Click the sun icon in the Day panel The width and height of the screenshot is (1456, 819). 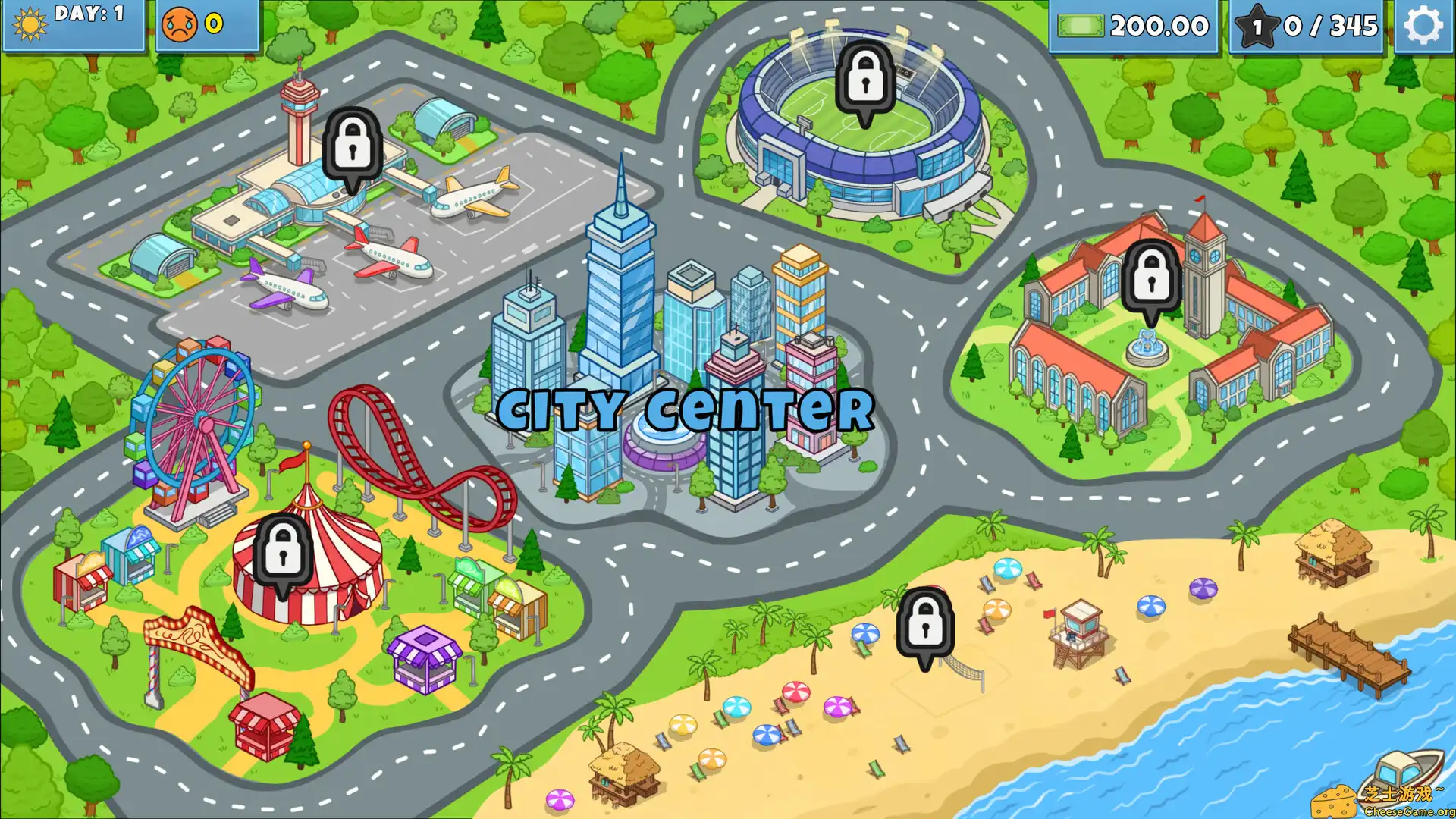point(29,25)
